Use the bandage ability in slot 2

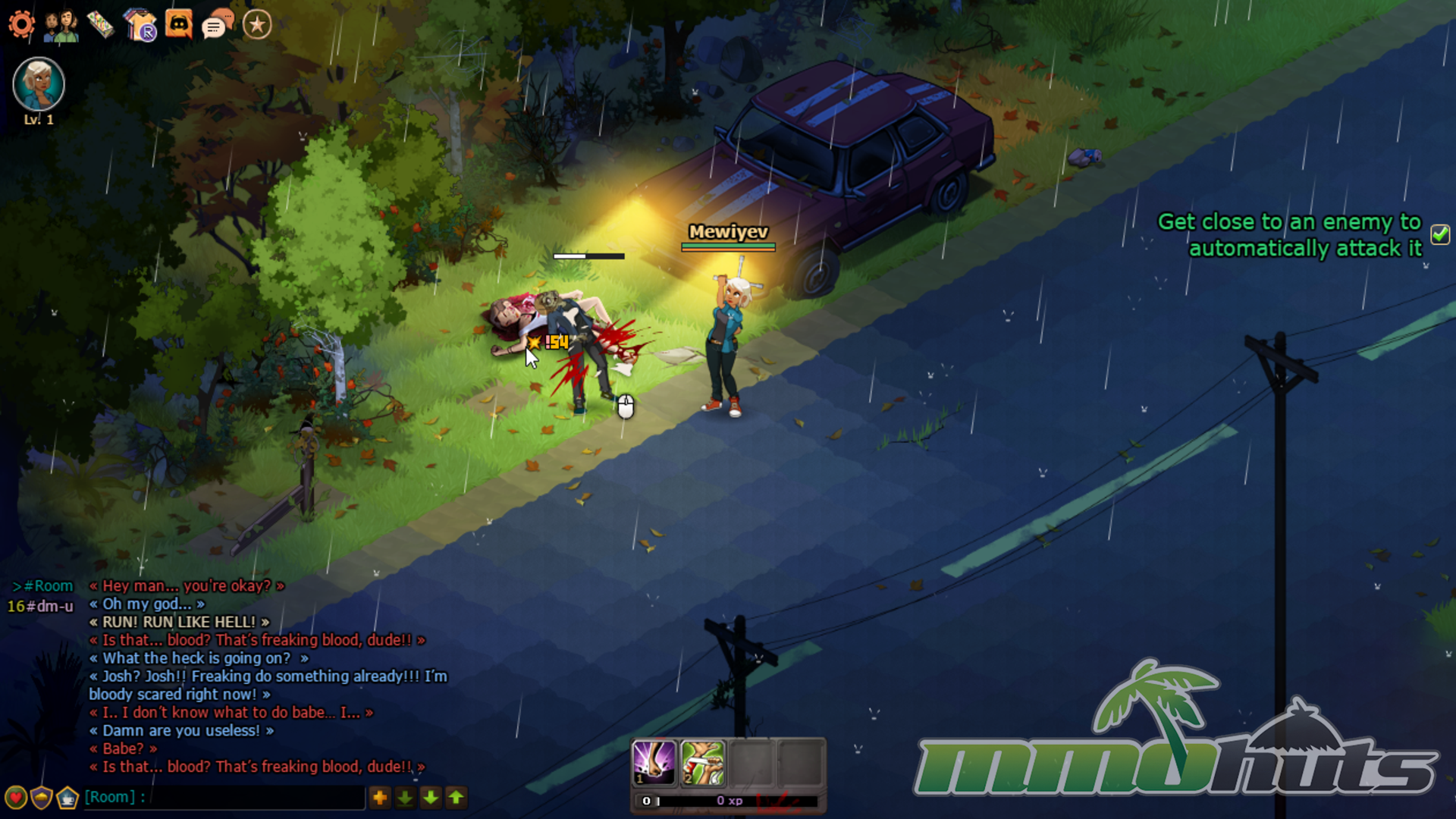pyautogui.click(x=702, y=762)
